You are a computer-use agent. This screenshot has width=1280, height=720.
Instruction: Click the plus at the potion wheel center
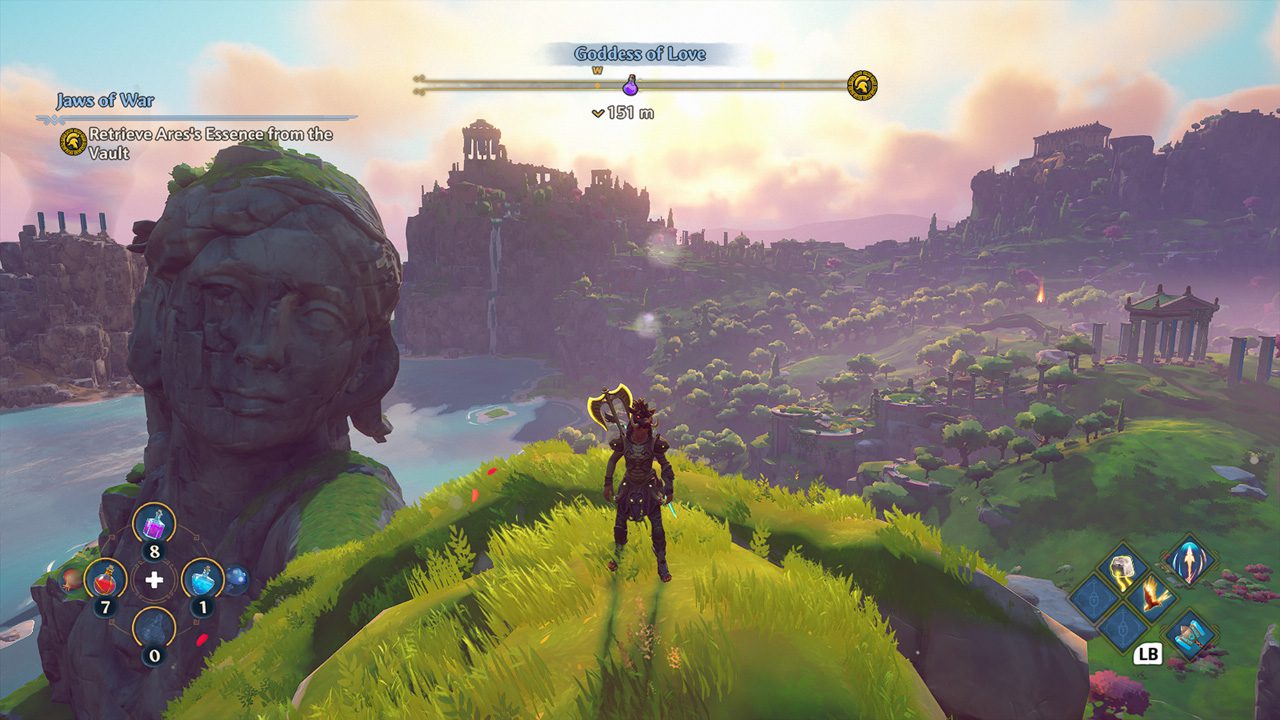154,579
